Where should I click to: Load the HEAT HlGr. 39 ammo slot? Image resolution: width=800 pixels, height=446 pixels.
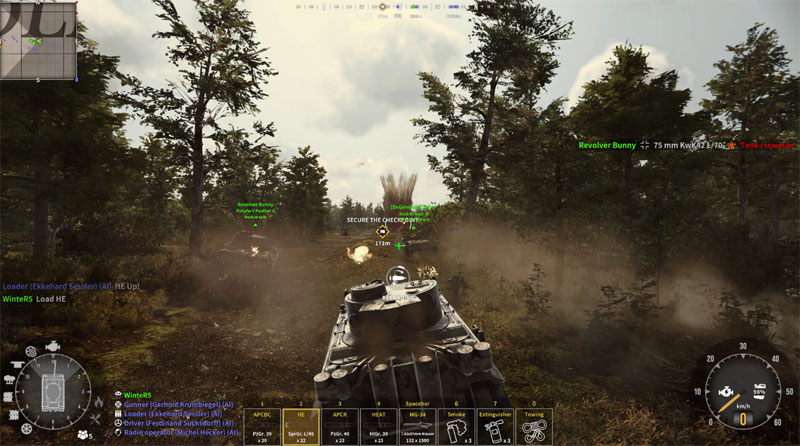(378, 425)
